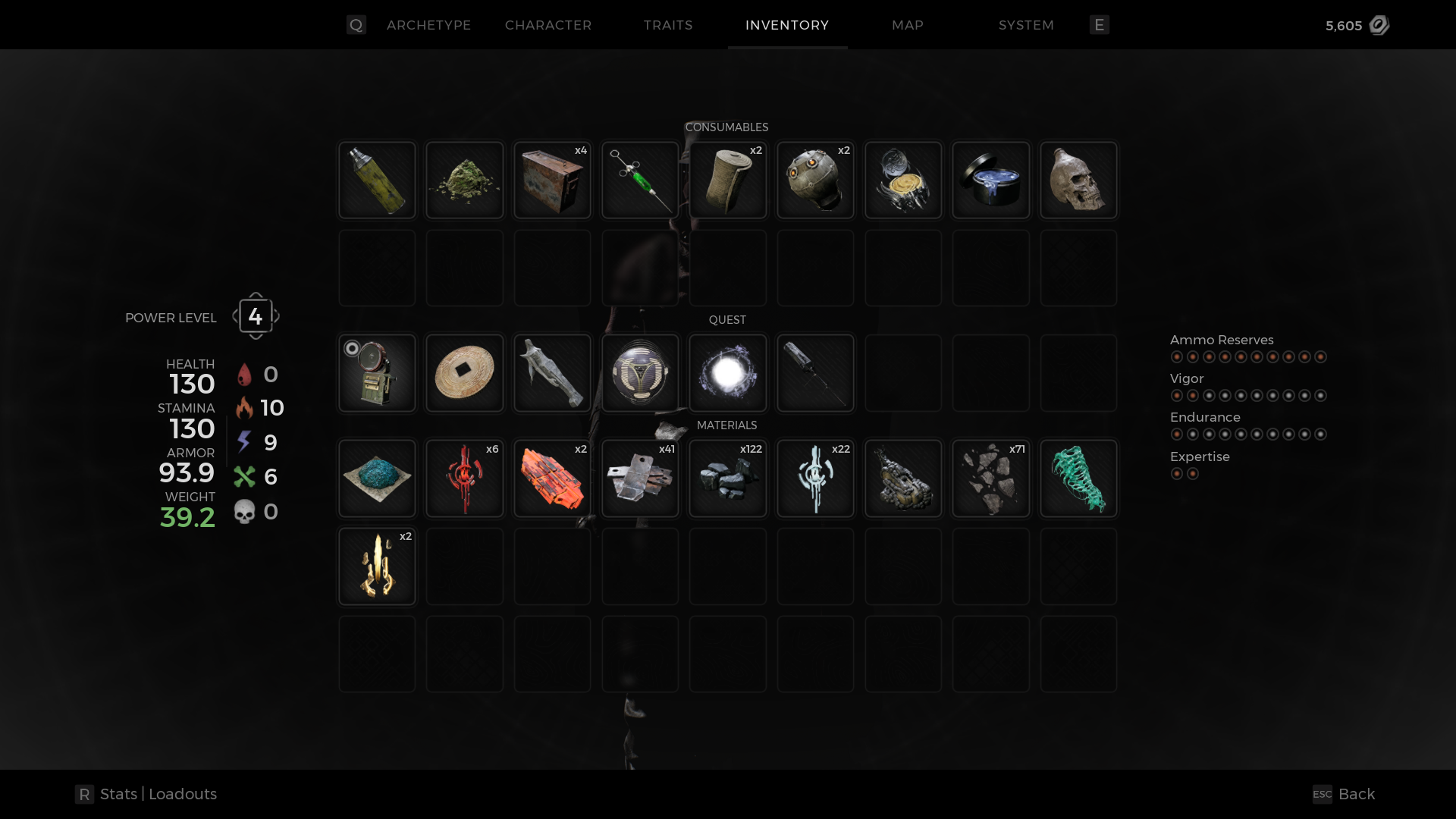Pick the skull consumable item
1456x819 pixels.
coord(1078,180)
